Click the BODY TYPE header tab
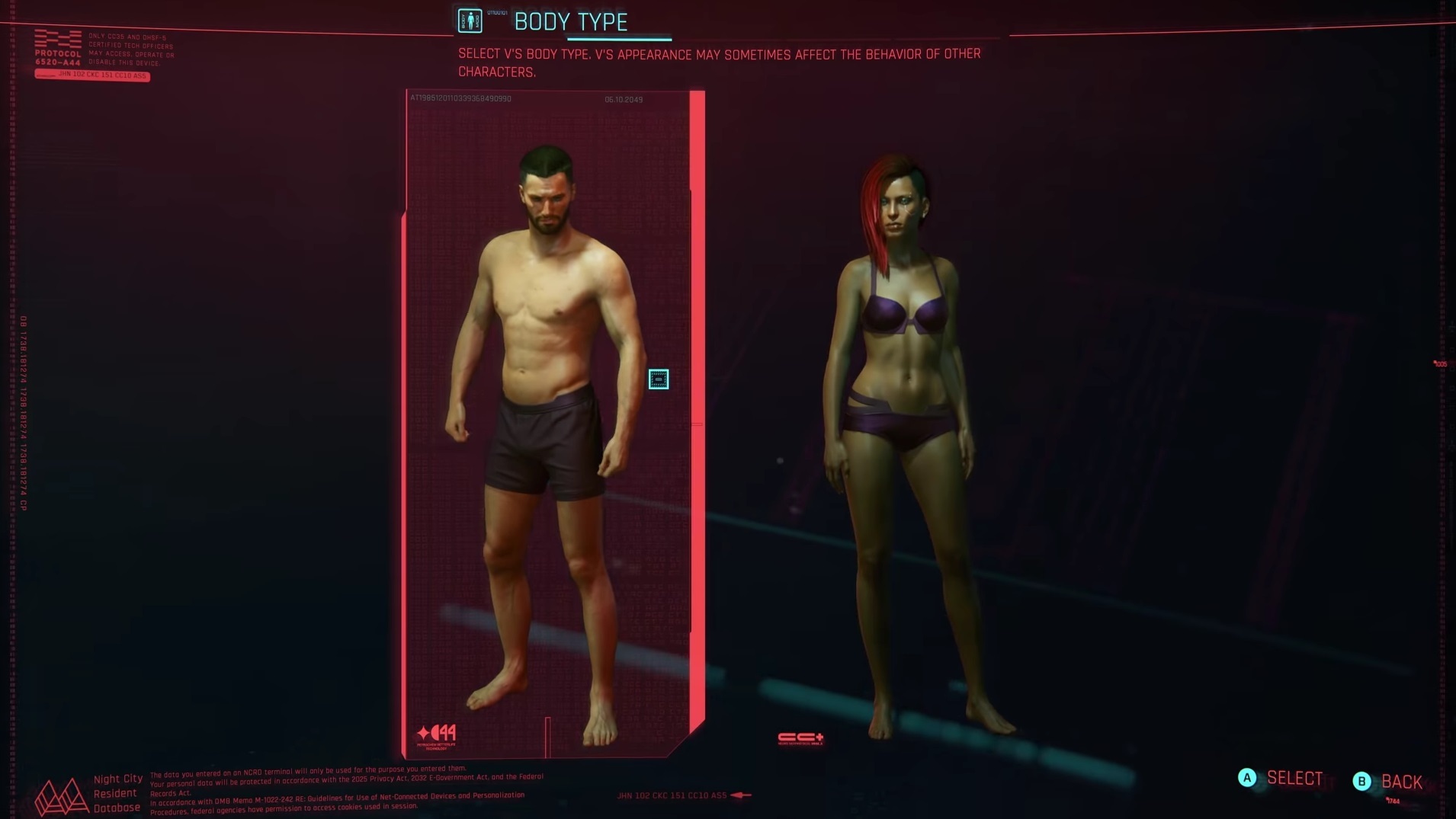The height and width of the screenshot is (819, 1456). [572, 21]
